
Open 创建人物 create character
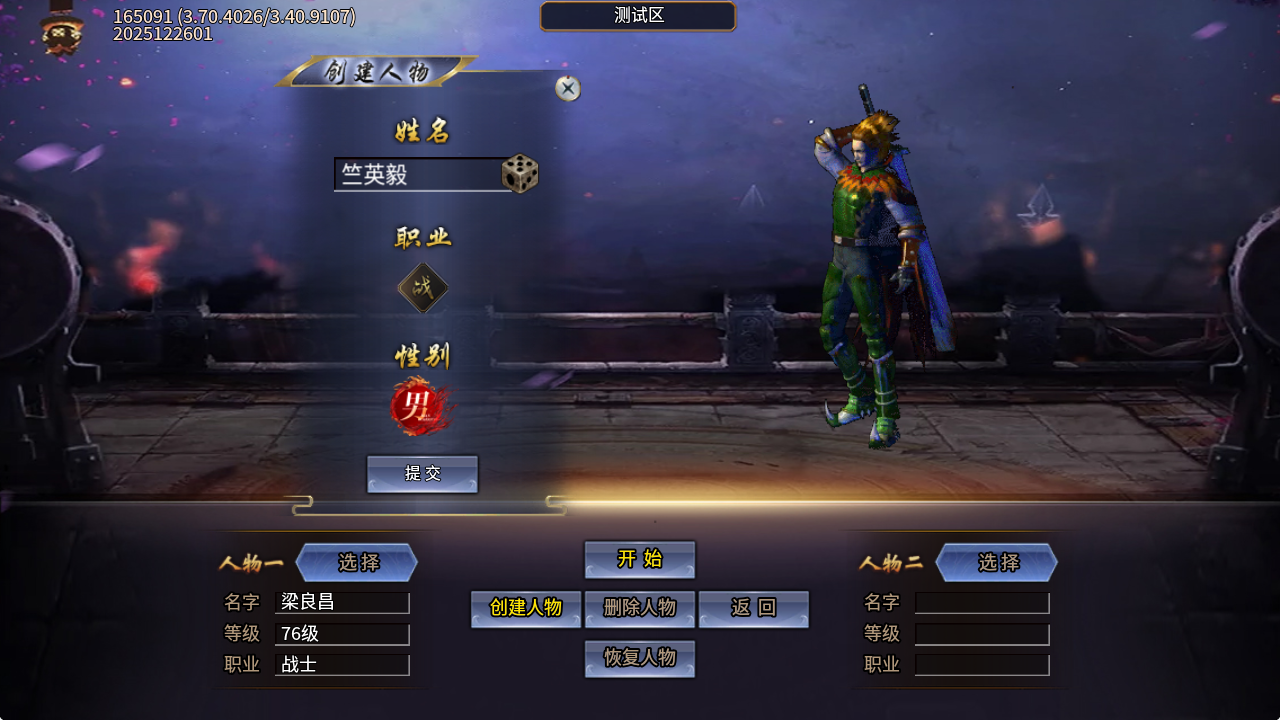point(526,609)
